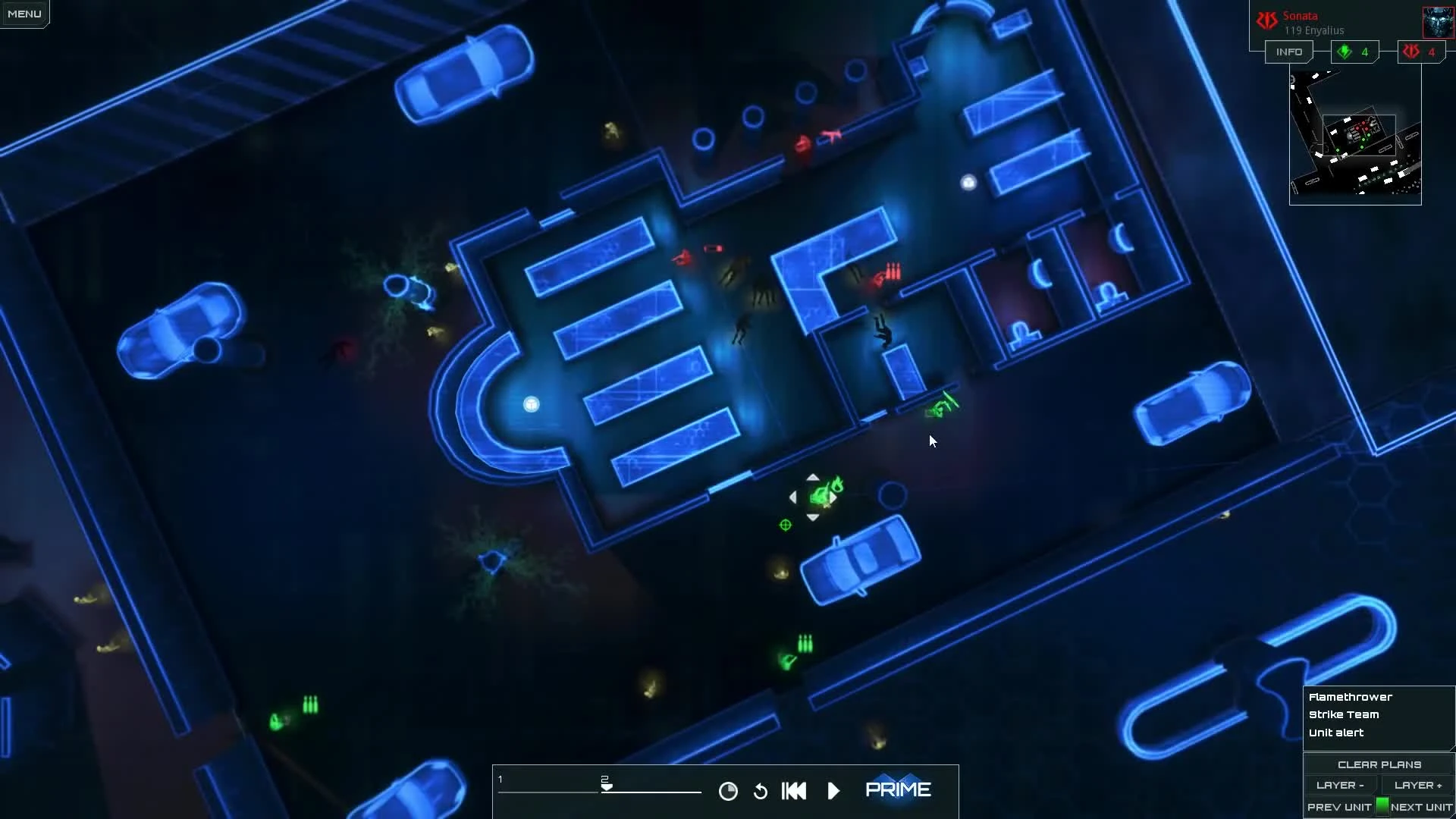Click LAYER - to go down a layer
Viewport: 1456px width, 819px height.
point(1341,785)
